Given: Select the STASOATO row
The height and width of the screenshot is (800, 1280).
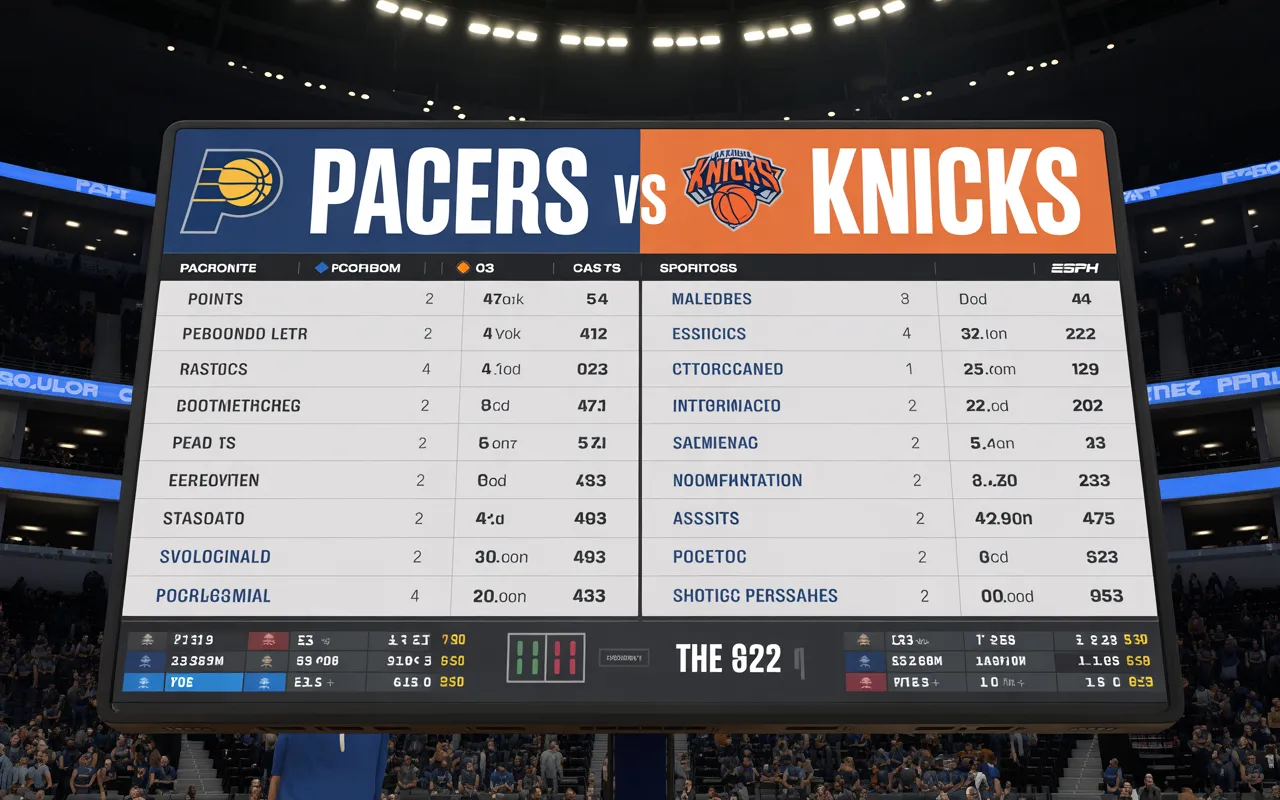Looking at the screenshot, I should coord(203,519).
